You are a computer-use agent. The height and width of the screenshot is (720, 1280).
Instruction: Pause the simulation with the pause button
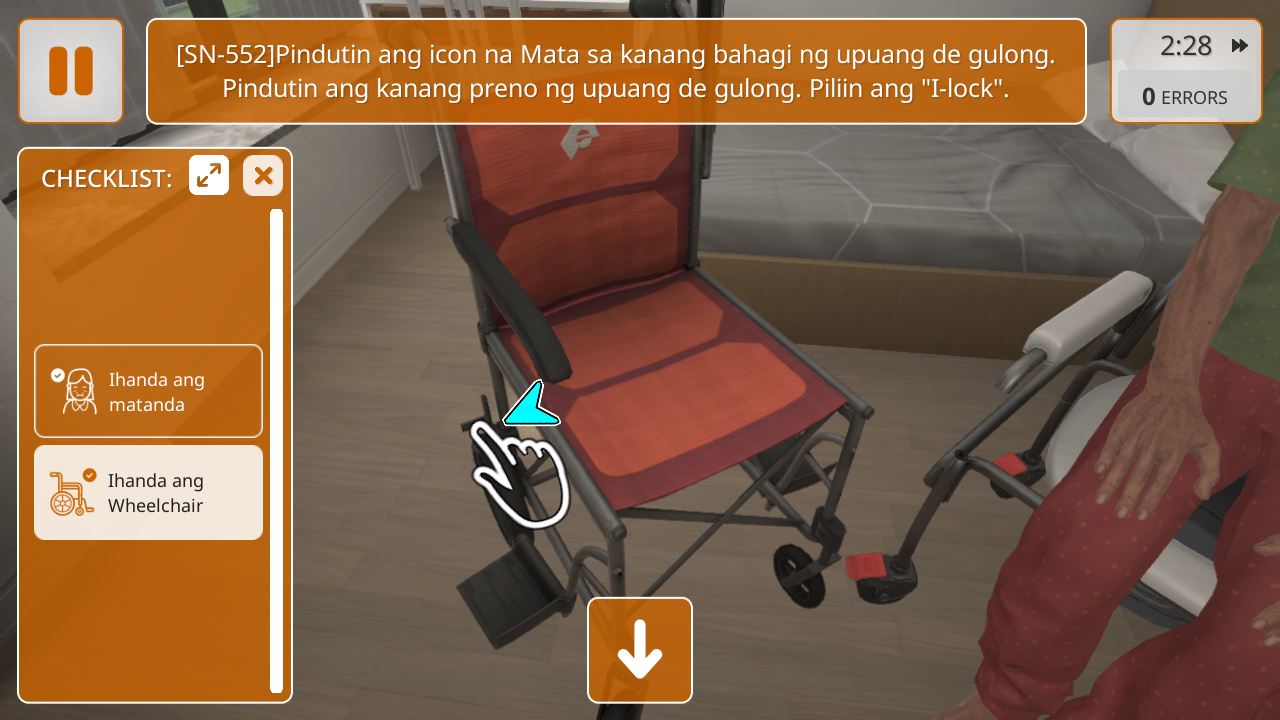tap(71, 71)
